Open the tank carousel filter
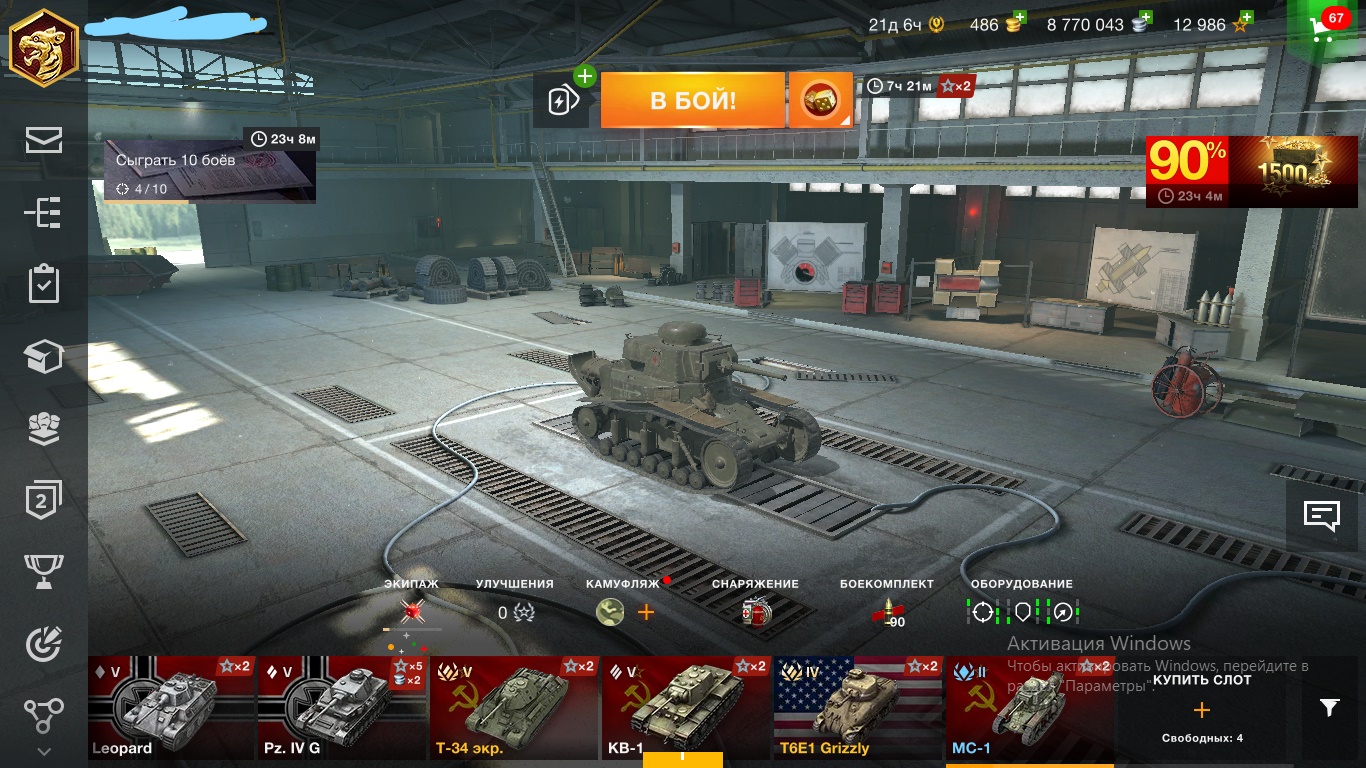The width and height of the screenshot is (1366, 768). pyautogui.click(x=1329, y=708)
